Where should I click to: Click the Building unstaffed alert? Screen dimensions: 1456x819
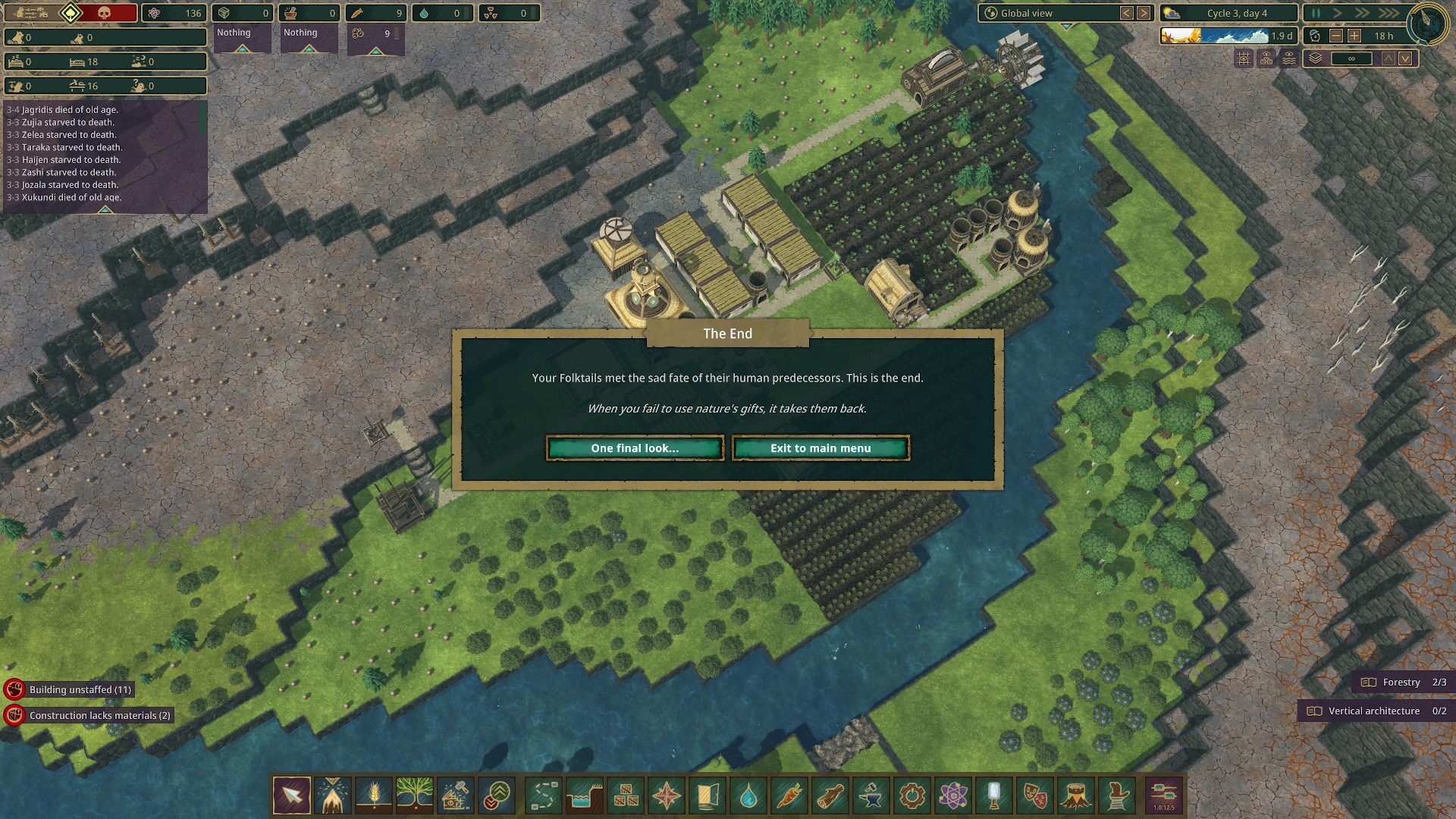coord(80,690)
